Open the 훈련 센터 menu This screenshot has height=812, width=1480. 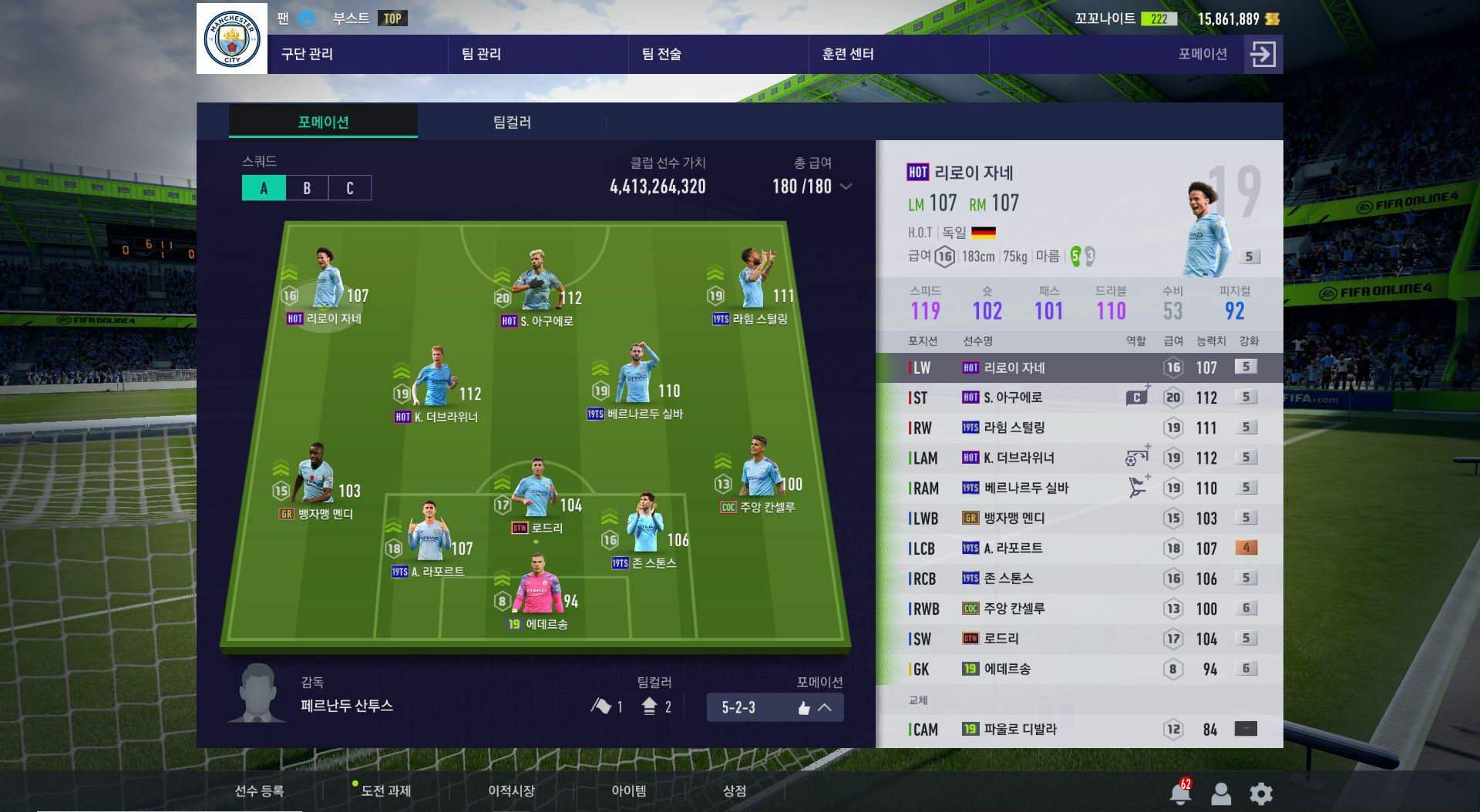pos(847,54)
